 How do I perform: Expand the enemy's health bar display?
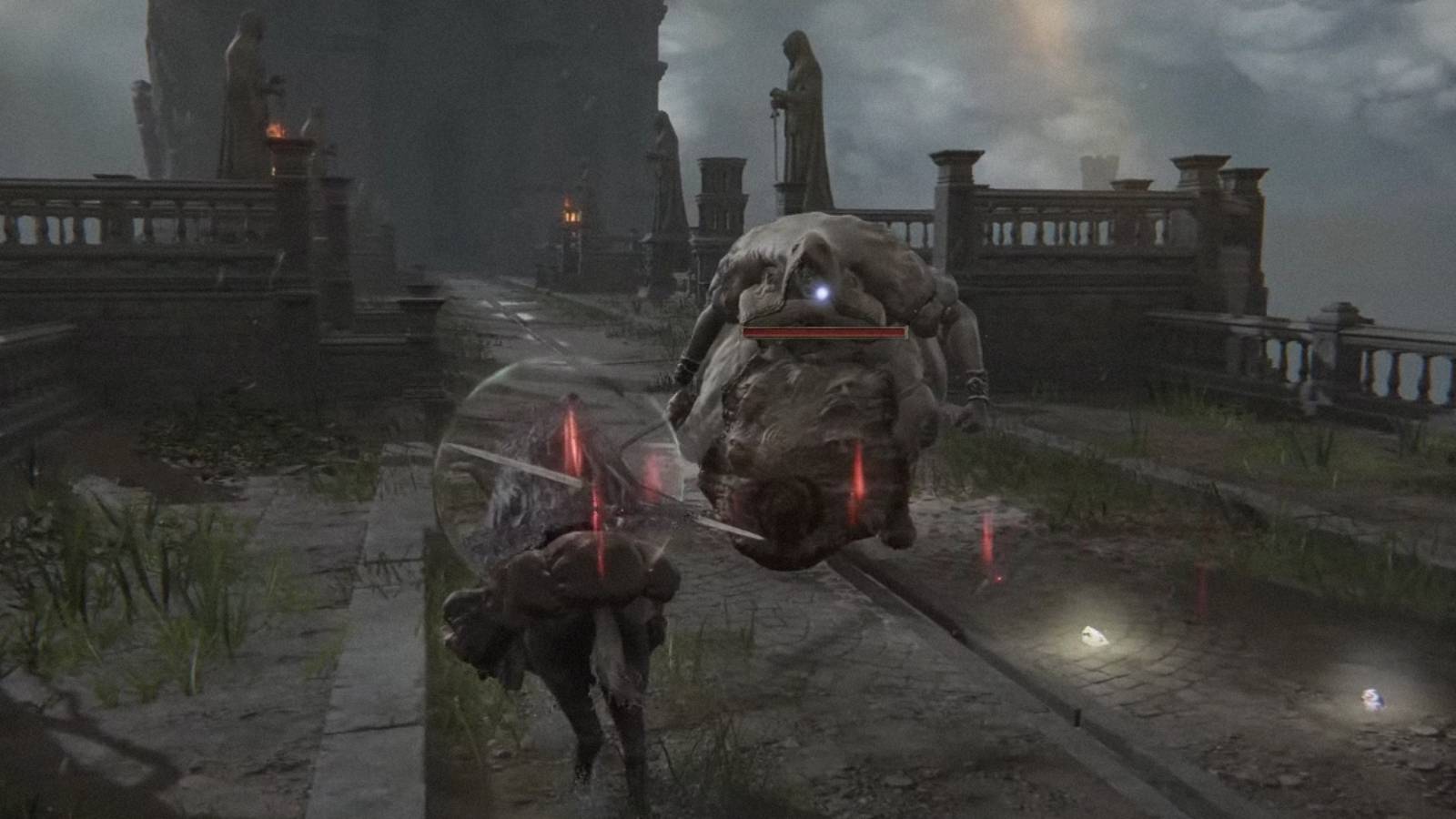click(x=824, y=334)
